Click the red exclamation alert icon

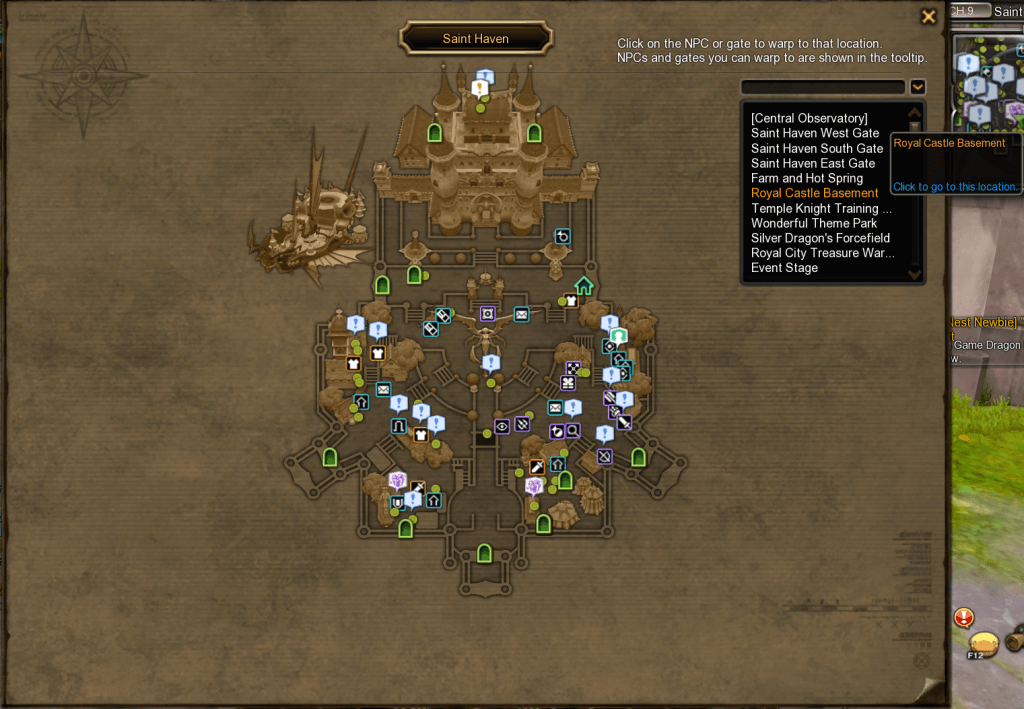click(x=964, y=617)
